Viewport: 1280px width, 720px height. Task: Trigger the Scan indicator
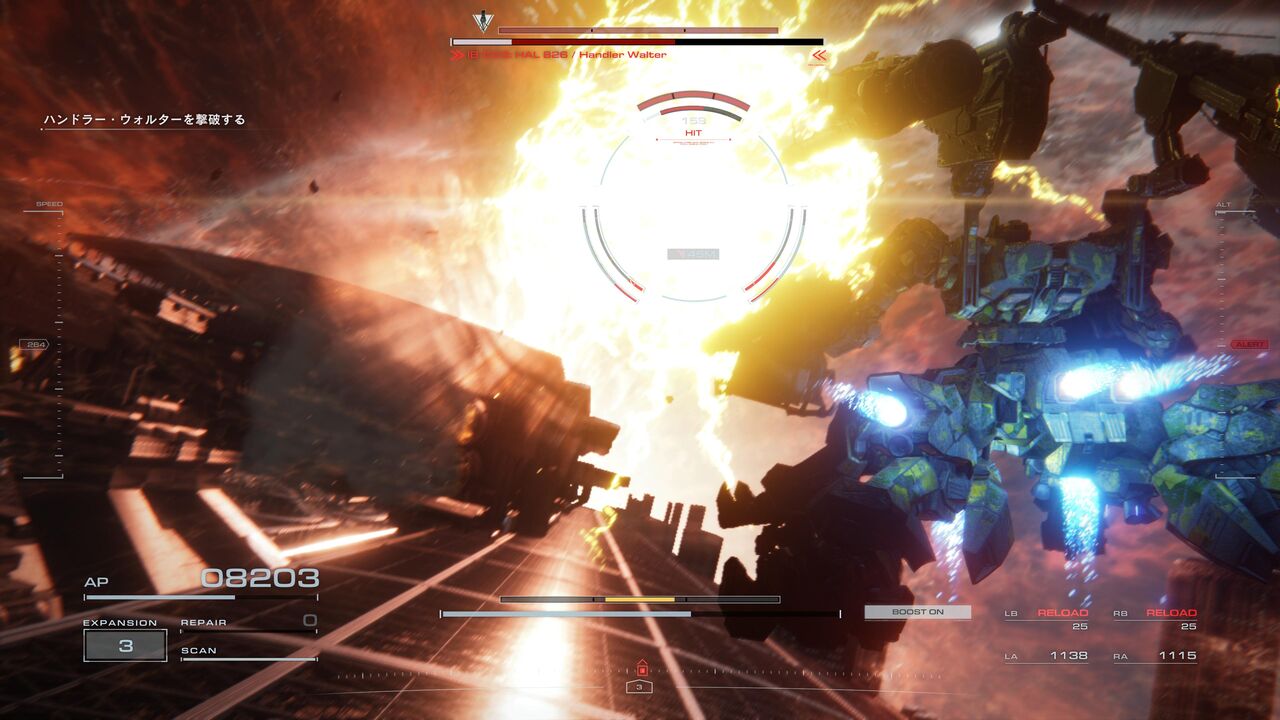click(x=248, y=652)
